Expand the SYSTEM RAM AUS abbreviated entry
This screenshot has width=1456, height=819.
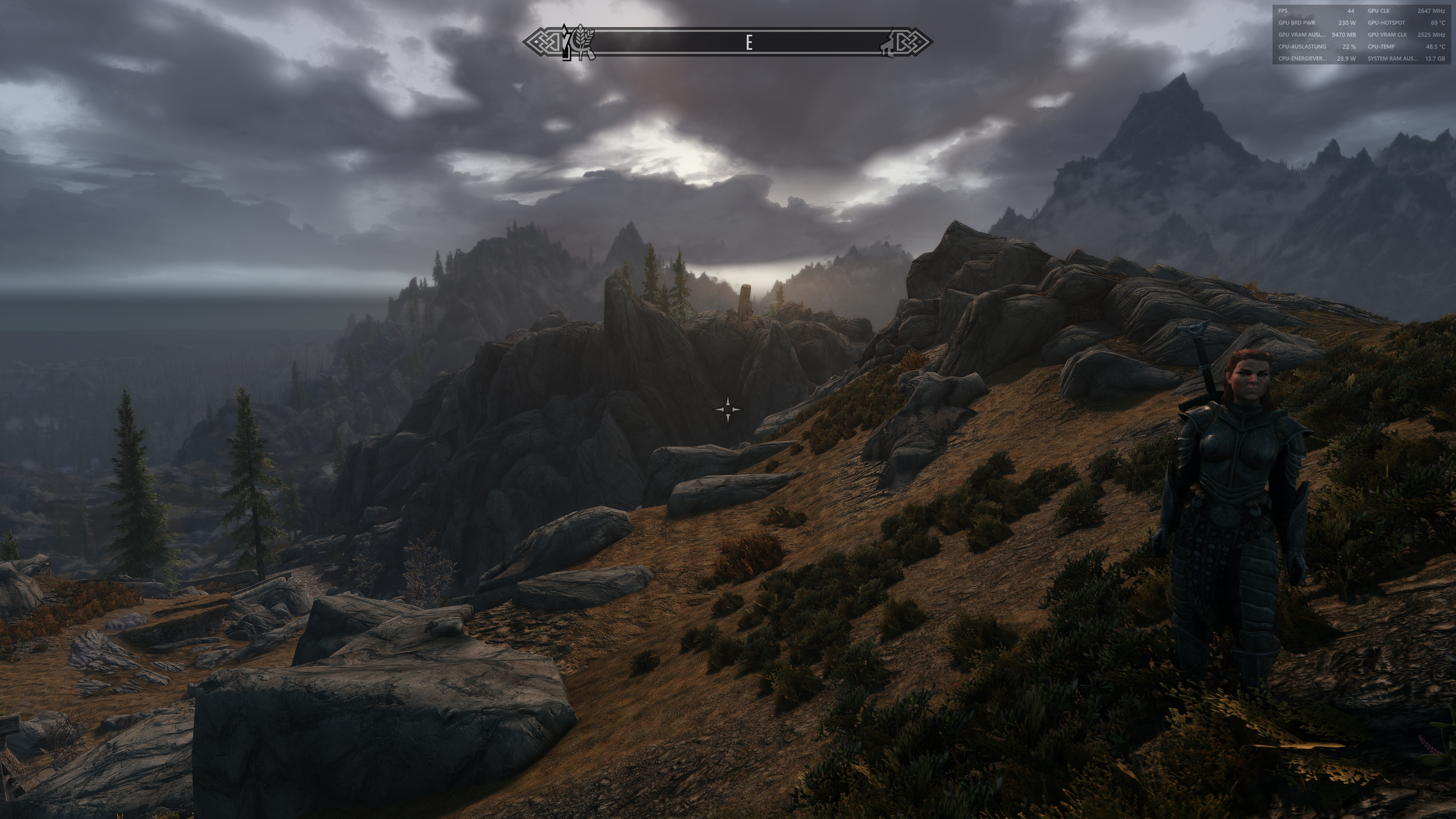coord(1393,58)
